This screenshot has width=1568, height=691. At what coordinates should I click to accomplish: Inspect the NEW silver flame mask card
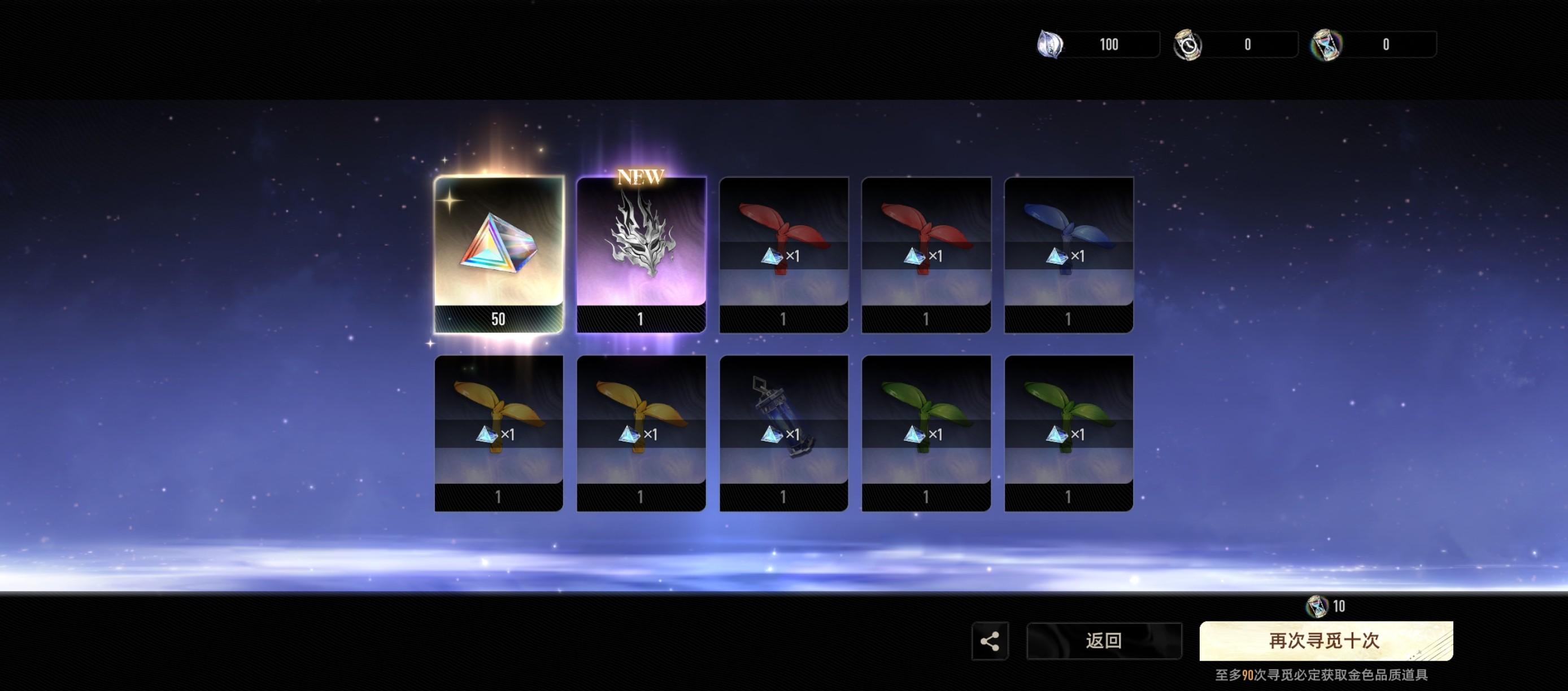(x=641, y=254)
